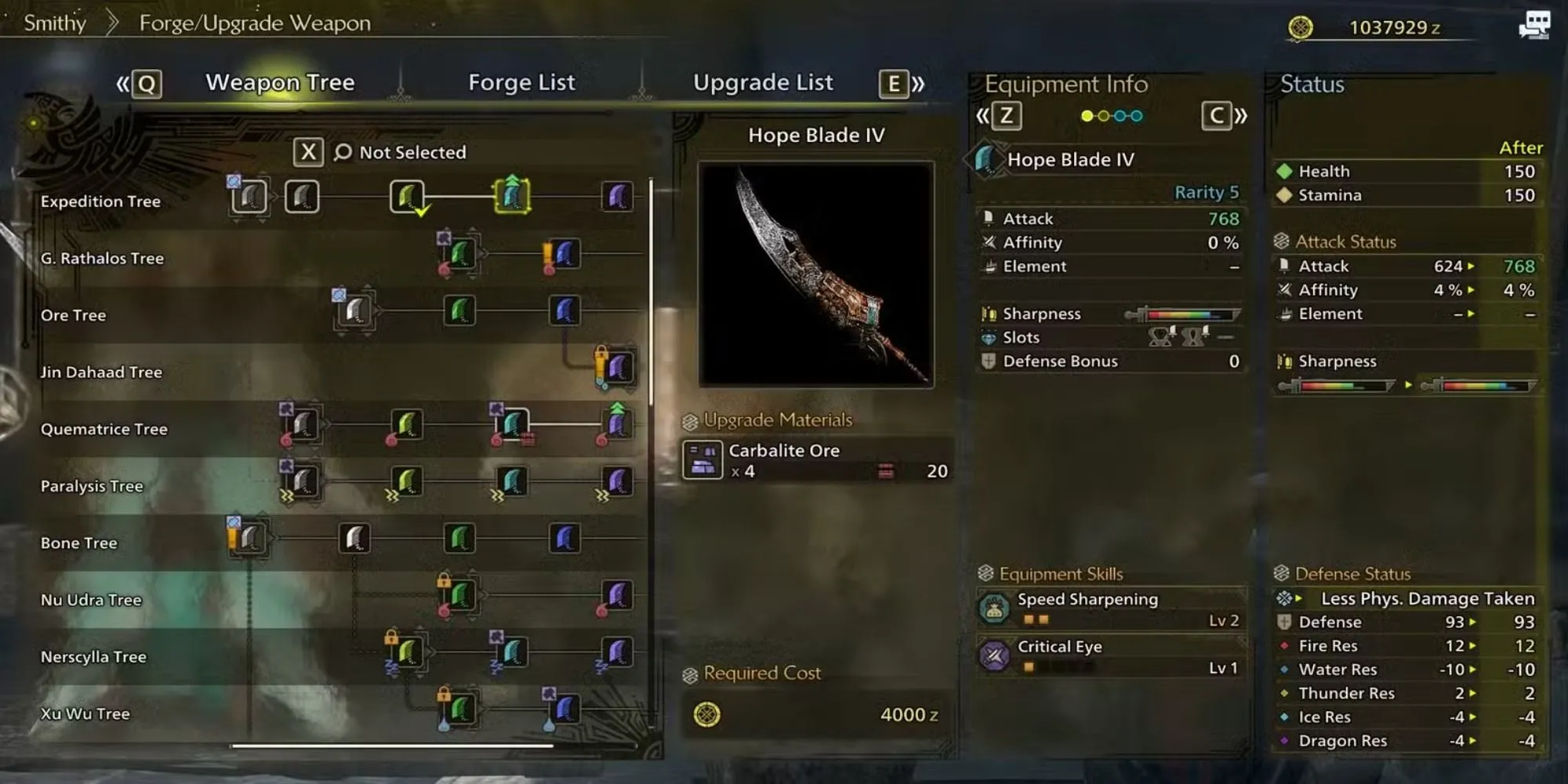Select the checked green weapon in Expedition Tree

tap(407, 197)
